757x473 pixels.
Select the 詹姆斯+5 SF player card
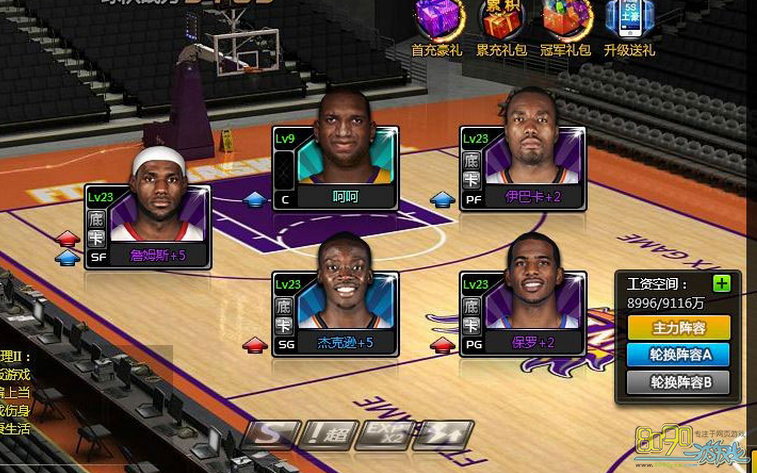point(148,227)
